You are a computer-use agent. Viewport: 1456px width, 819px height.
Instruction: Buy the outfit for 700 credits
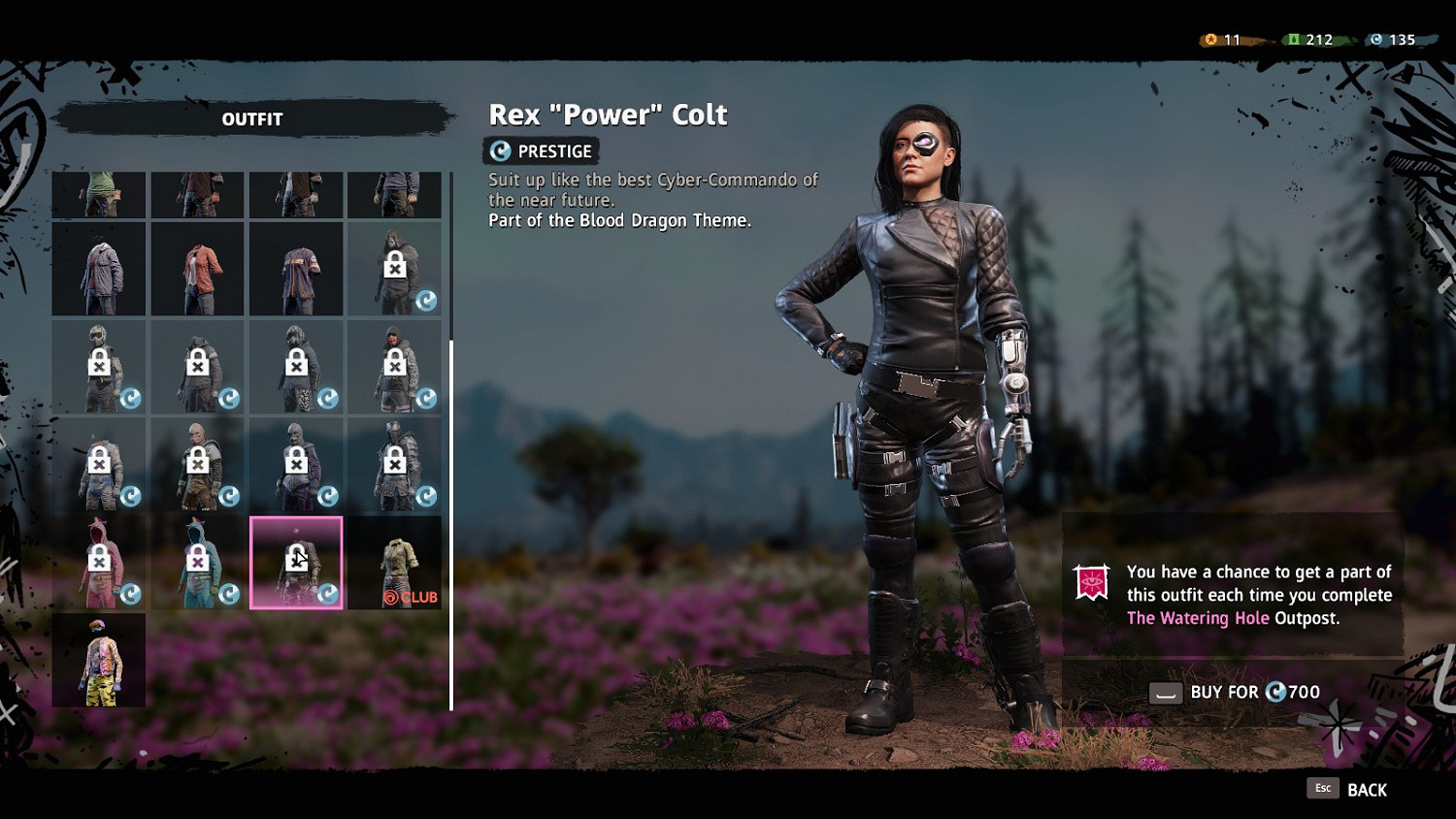click(x=1235, y=692)
